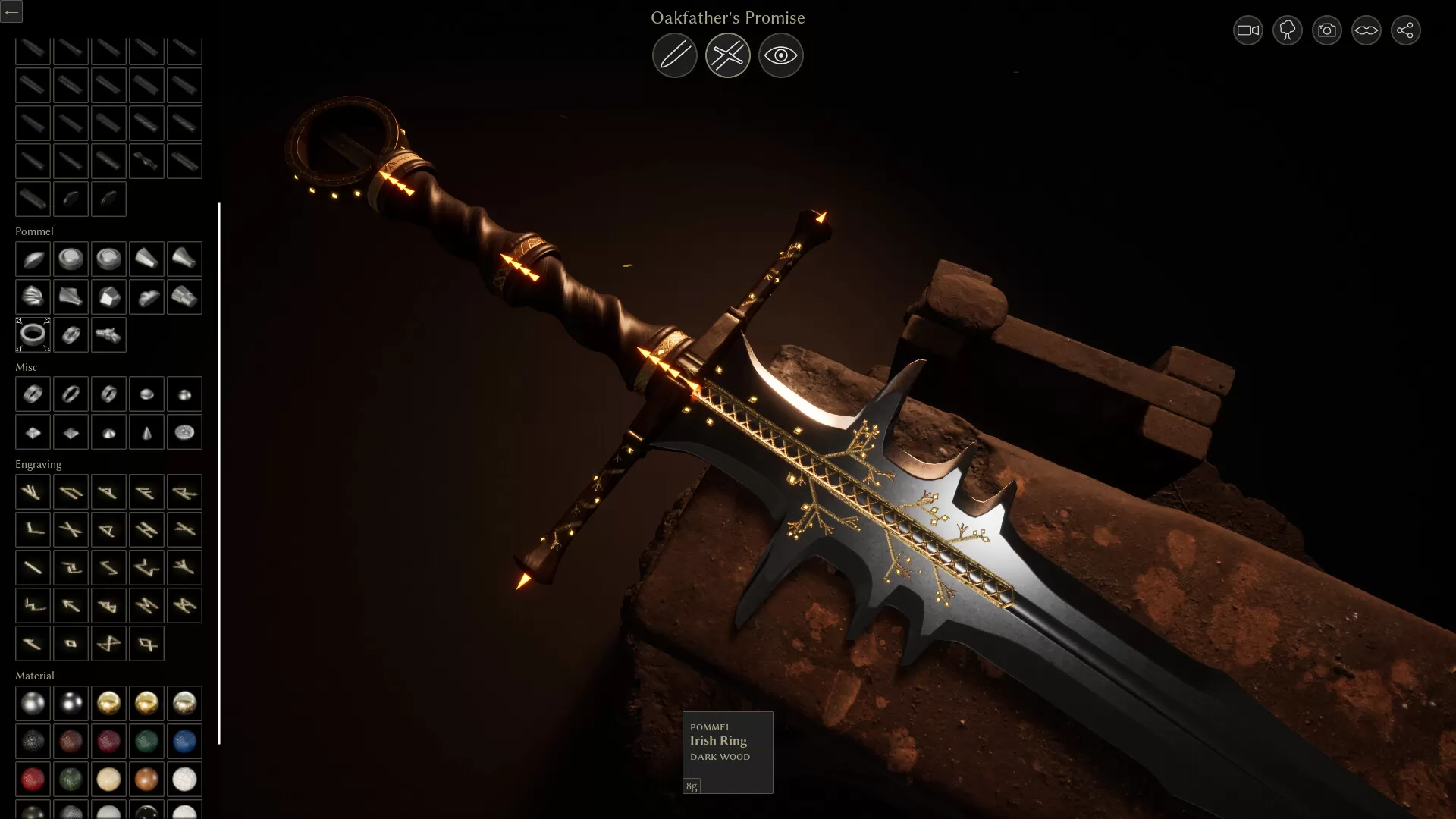1456x819 pixels.
Task: Go back using the top-left arrow
Action: (x=11, y=11)
